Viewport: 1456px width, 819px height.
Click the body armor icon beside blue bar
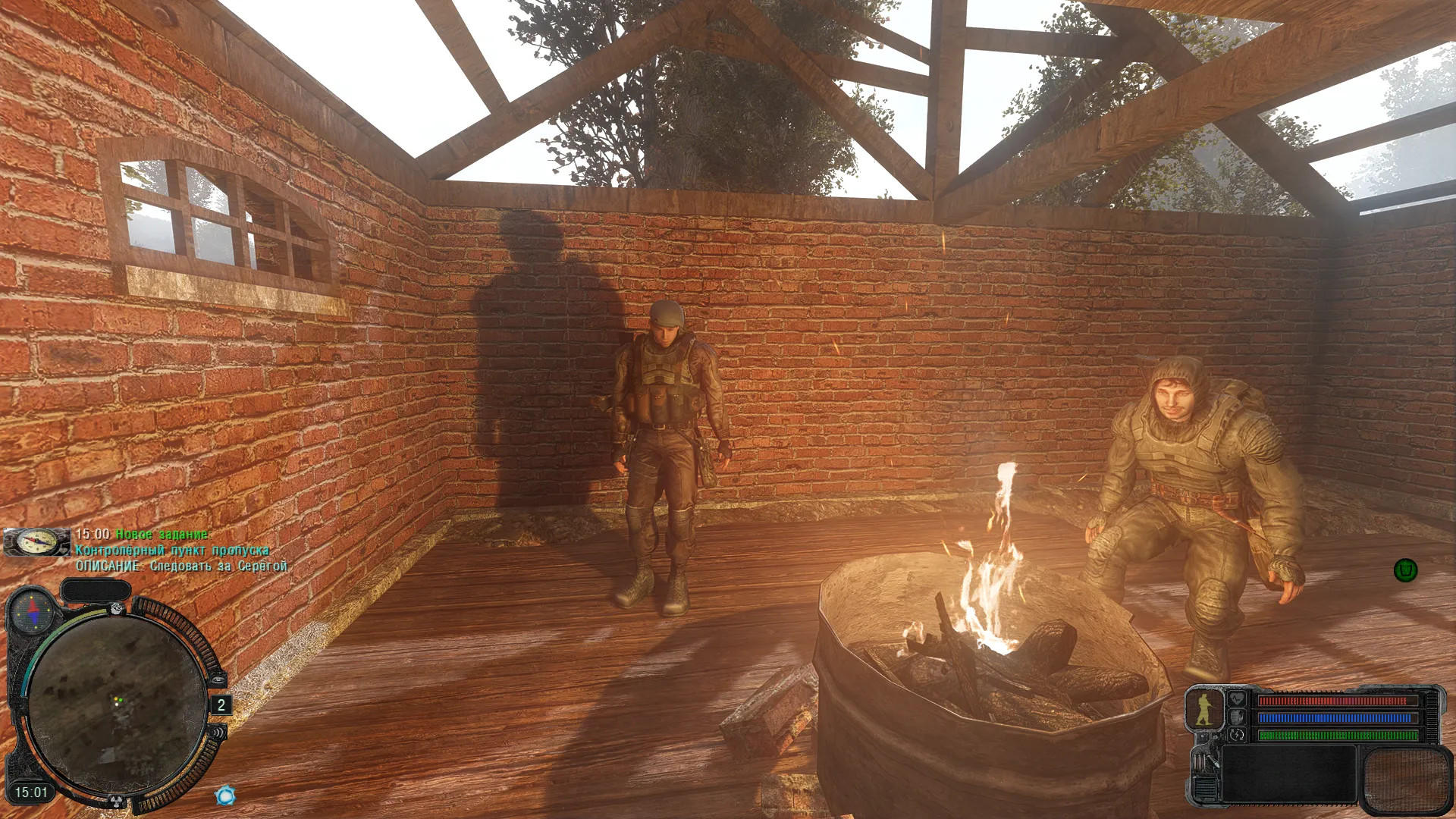point(1238,717)
